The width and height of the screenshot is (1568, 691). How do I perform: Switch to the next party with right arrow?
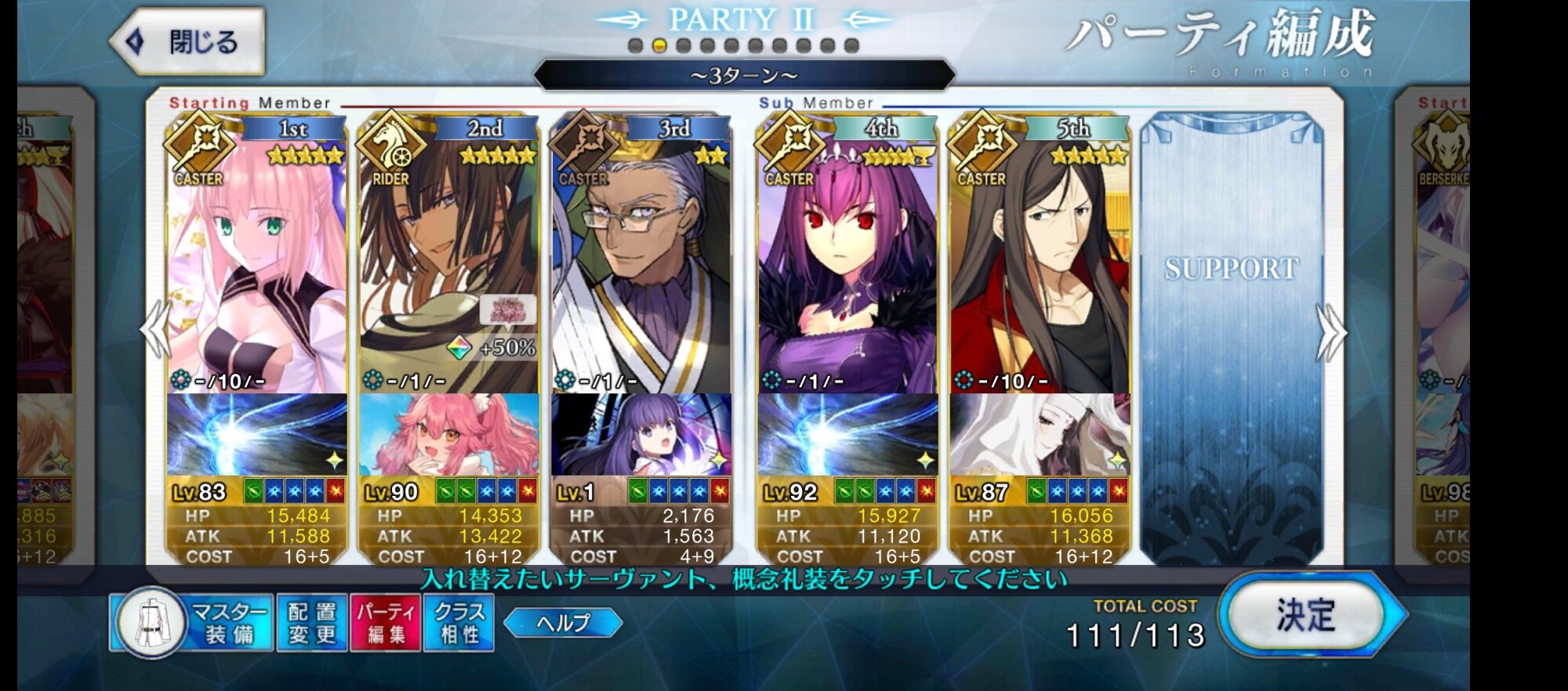tap(1331, 332)
